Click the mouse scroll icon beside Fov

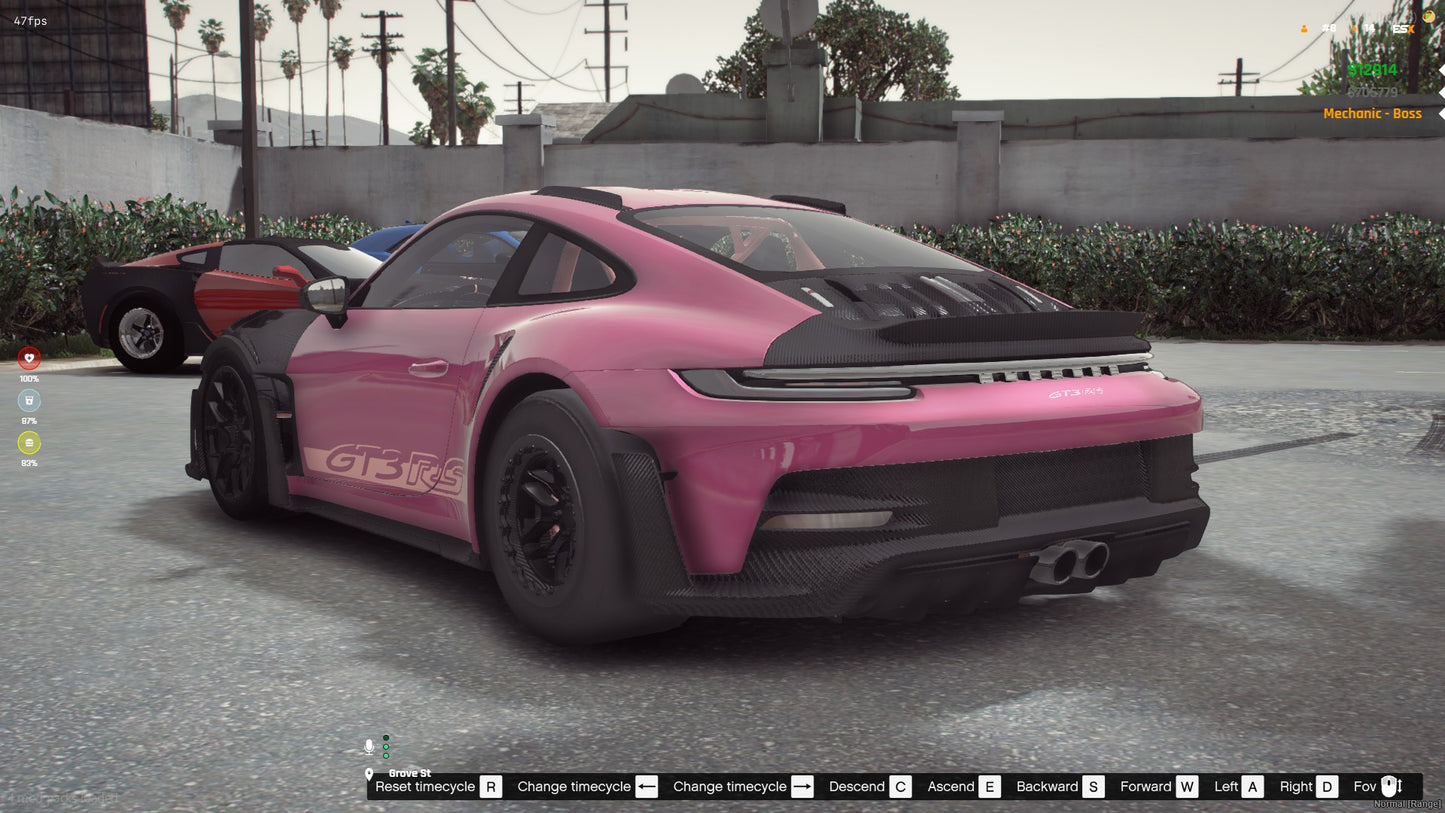1390,787
